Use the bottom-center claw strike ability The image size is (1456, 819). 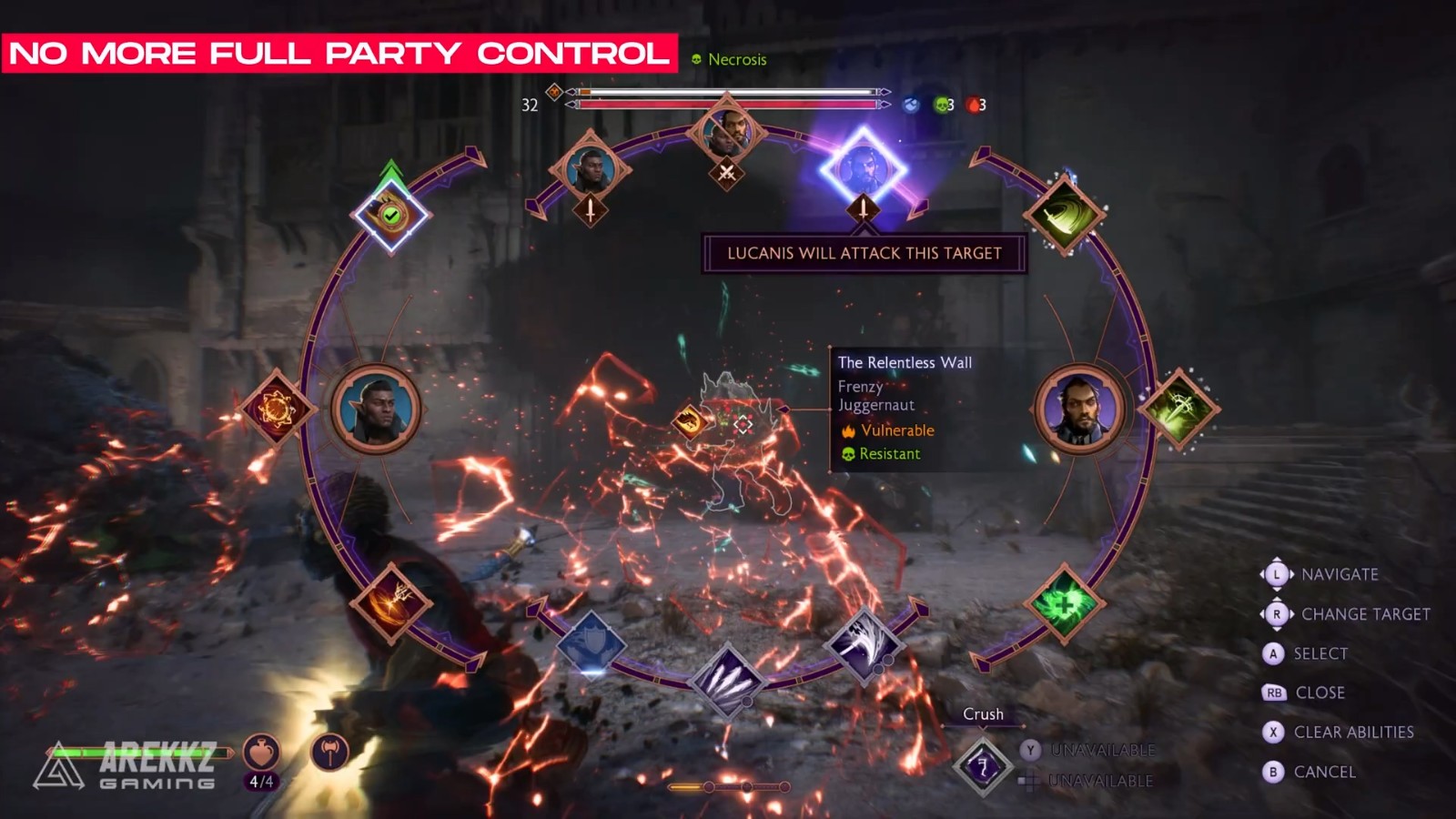[727, 681]
